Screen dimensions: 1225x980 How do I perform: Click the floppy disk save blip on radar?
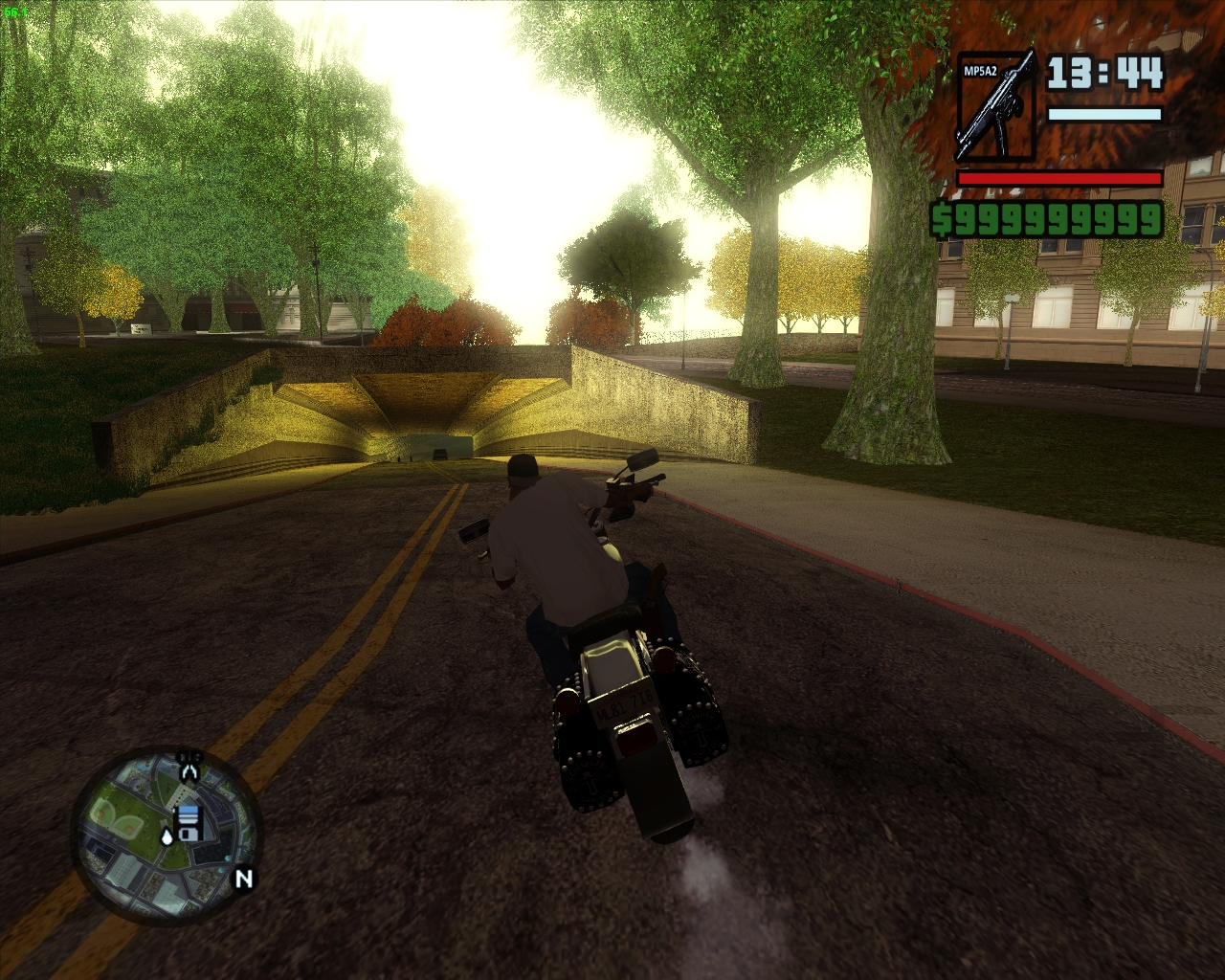click(x=190, y=824)
